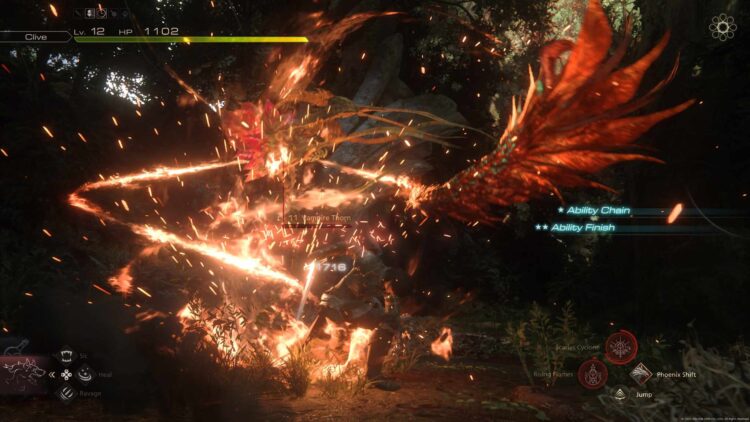The height and width of the screenshot is (422, 750).
Task: Choose Torgal's Sic fang command
Action: click(x=66, y=355)
